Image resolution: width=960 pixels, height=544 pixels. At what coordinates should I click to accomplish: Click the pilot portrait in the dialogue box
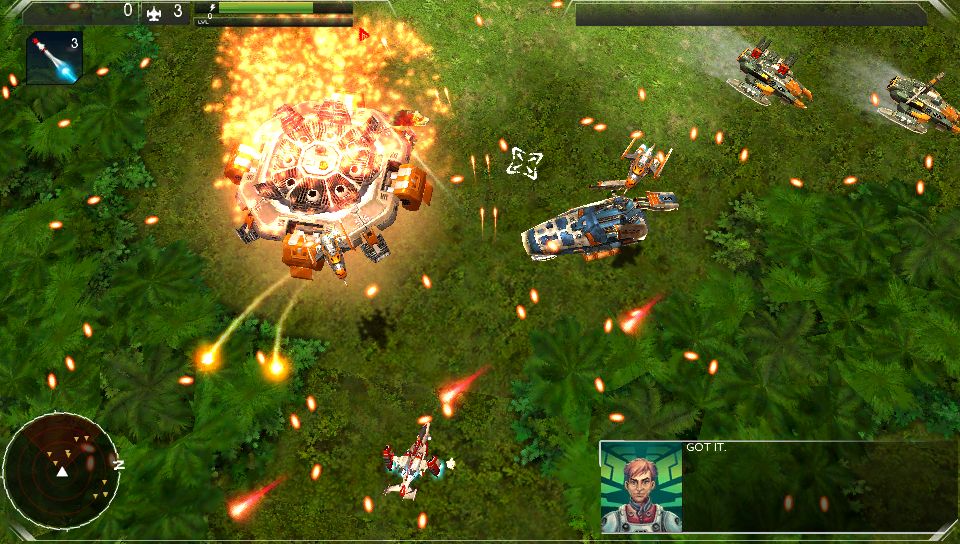click(x=642, y=488)
